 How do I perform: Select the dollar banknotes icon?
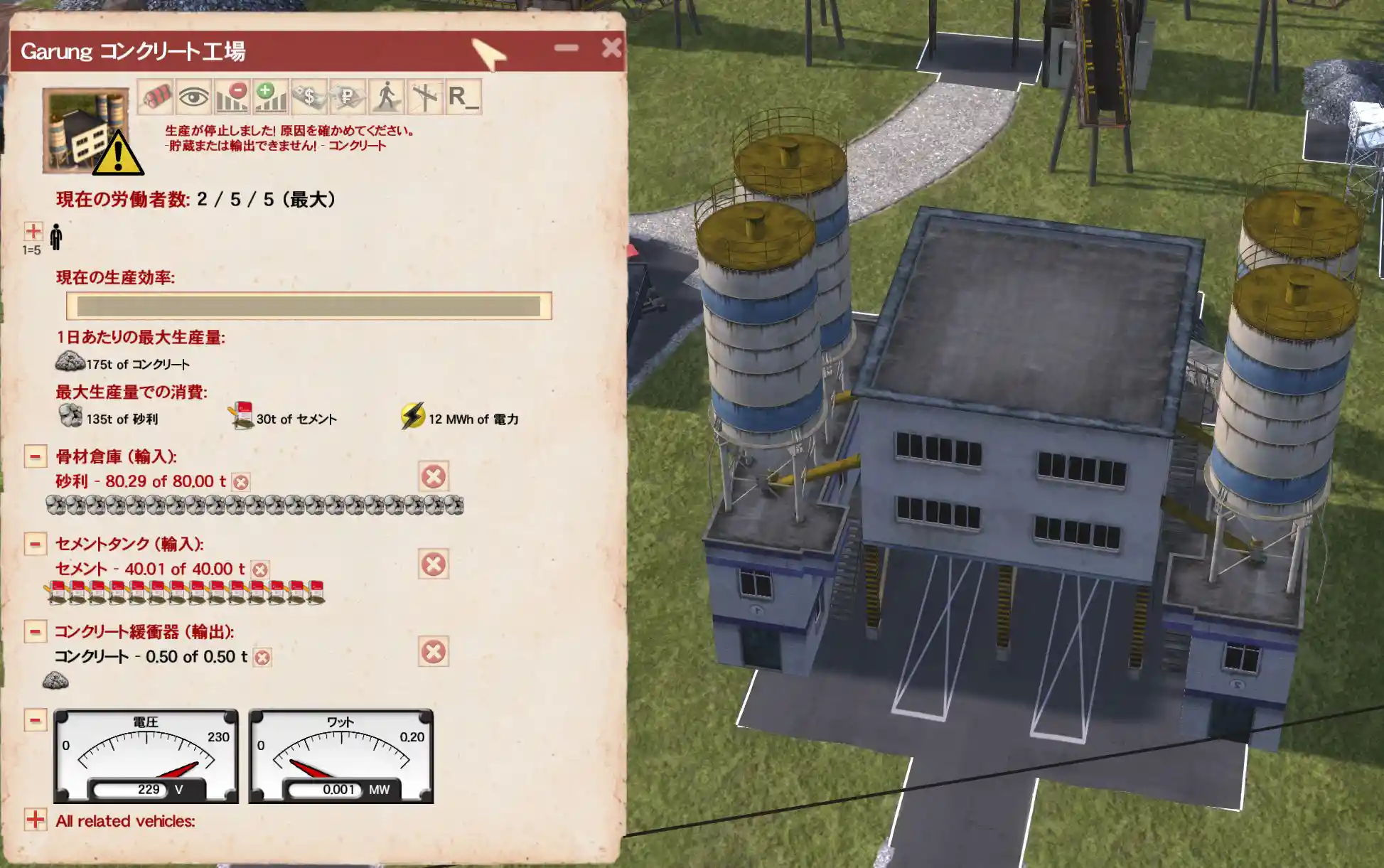click(309, 97)
